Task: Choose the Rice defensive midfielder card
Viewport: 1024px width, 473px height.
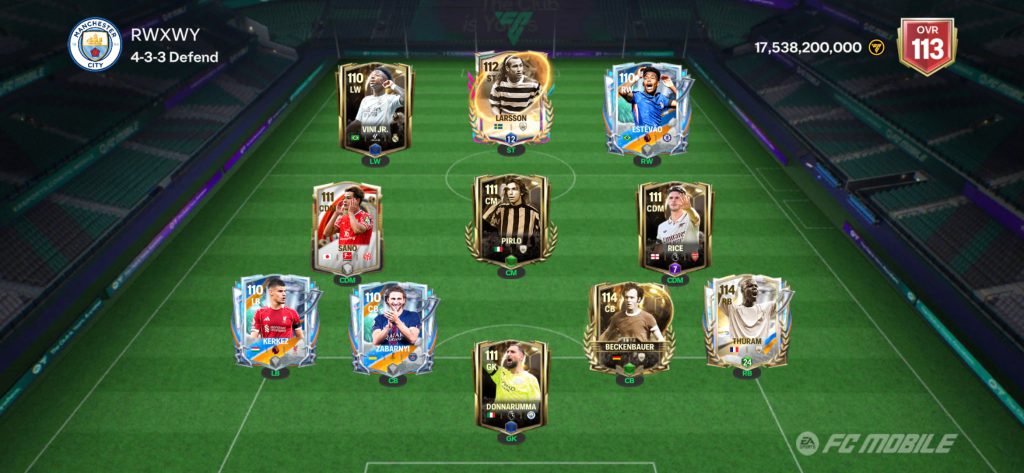Action: click(675, 228)
